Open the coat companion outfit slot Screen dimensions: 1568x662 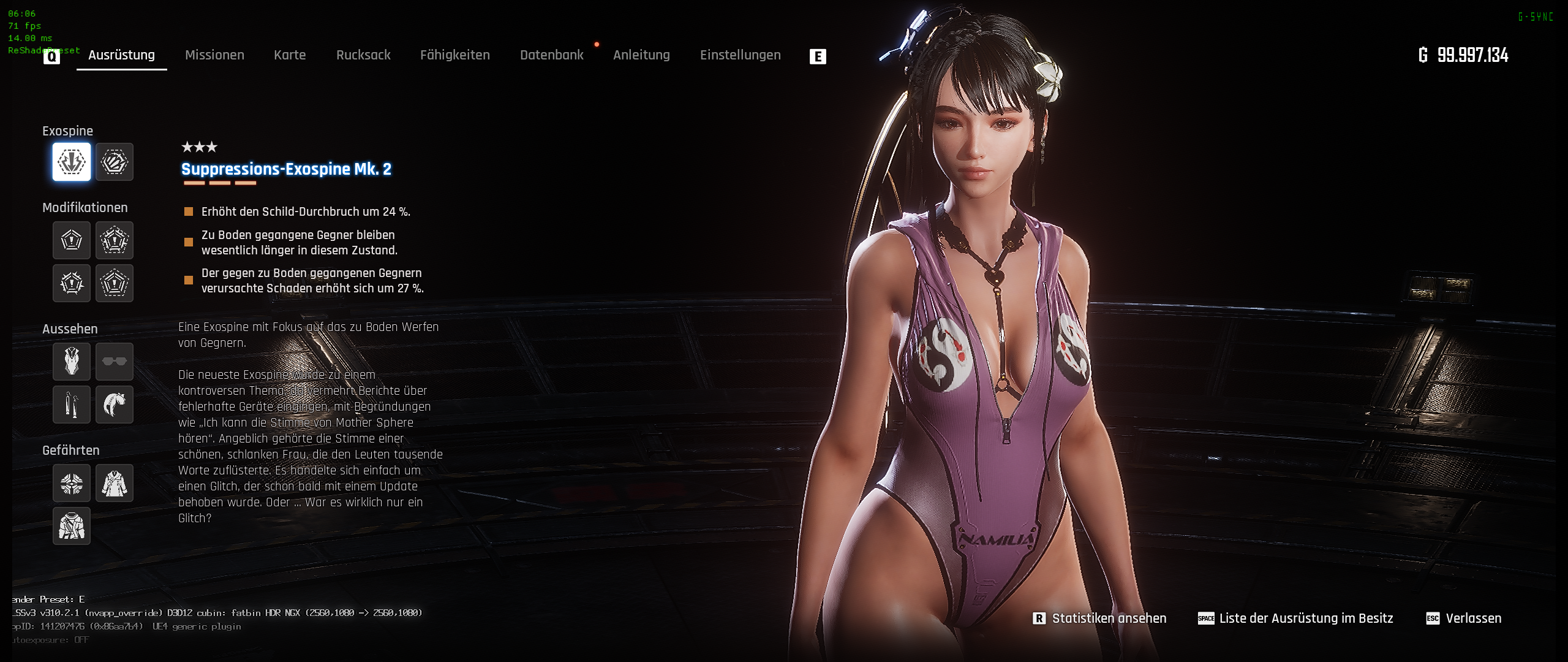[x=115, y=483]
